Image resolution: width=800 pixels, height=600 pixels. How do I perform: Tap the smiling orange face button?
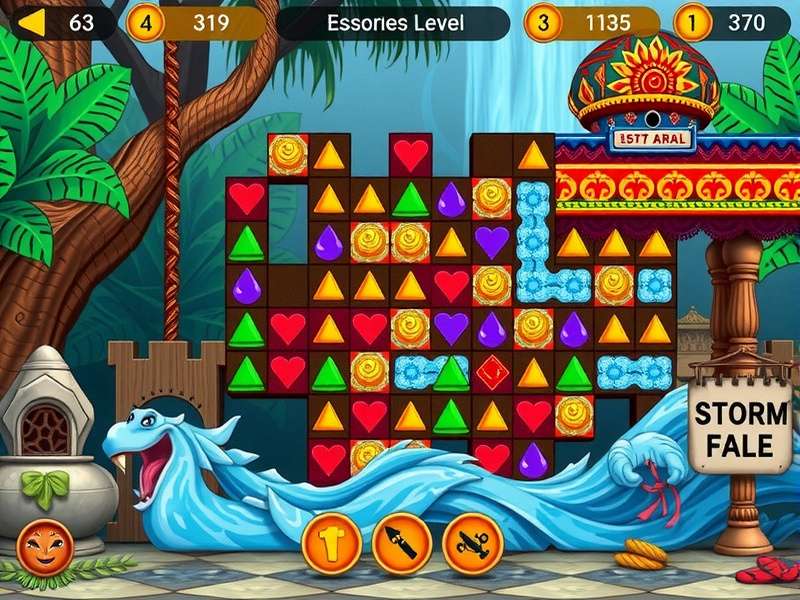[45, 549]
